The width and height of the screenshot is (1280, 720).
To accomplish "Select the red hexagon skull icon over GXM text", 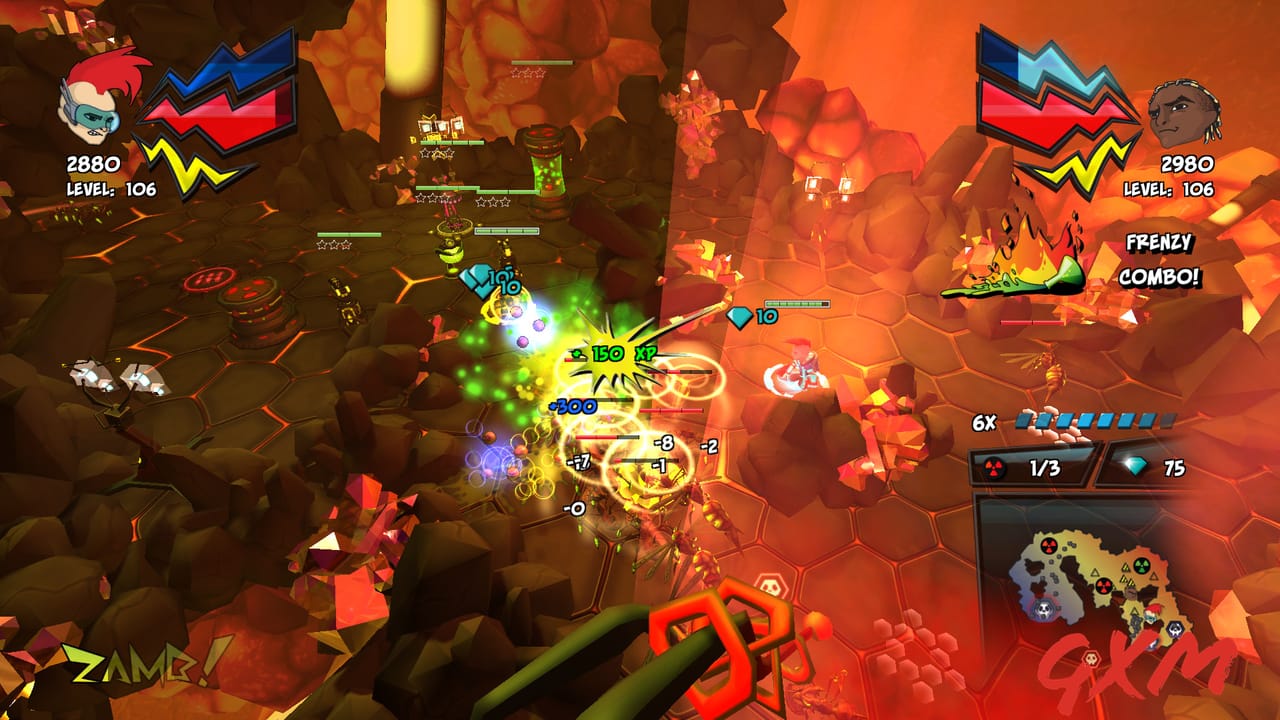I will point(1091,657).
